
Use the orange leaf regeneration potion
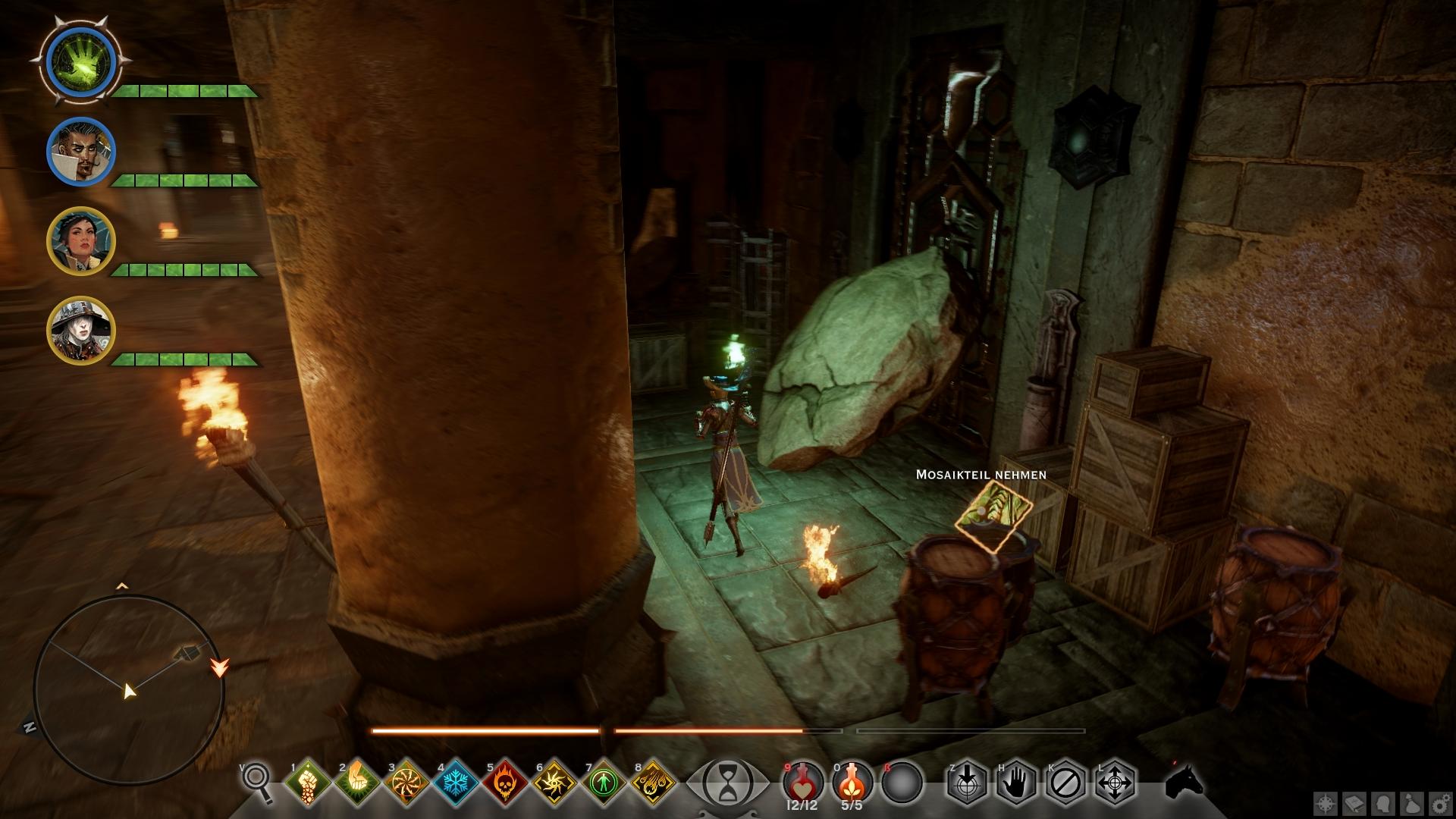pyautogui.click(x=852, y=781)
